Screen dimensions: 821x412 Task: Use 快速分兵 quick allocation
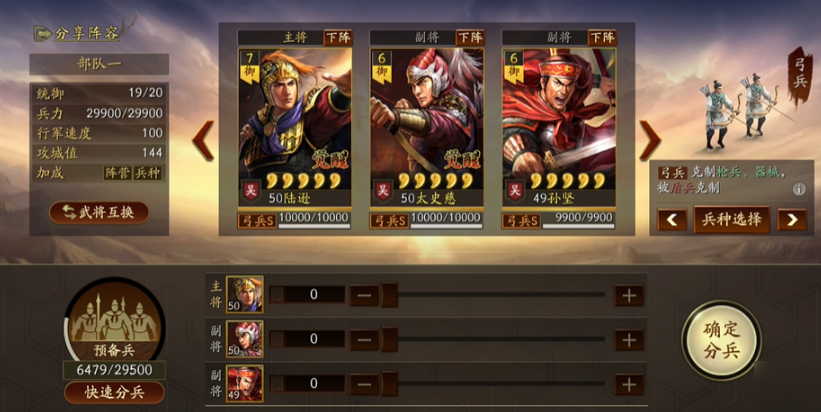pos(114,392)
